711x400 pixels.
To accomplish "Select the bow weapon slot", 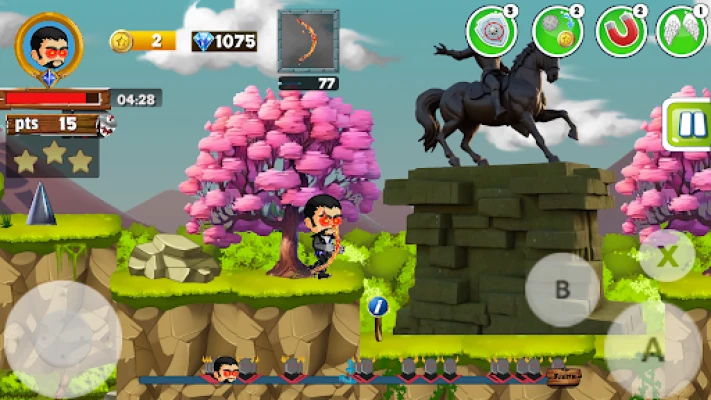I will point(308,41).
